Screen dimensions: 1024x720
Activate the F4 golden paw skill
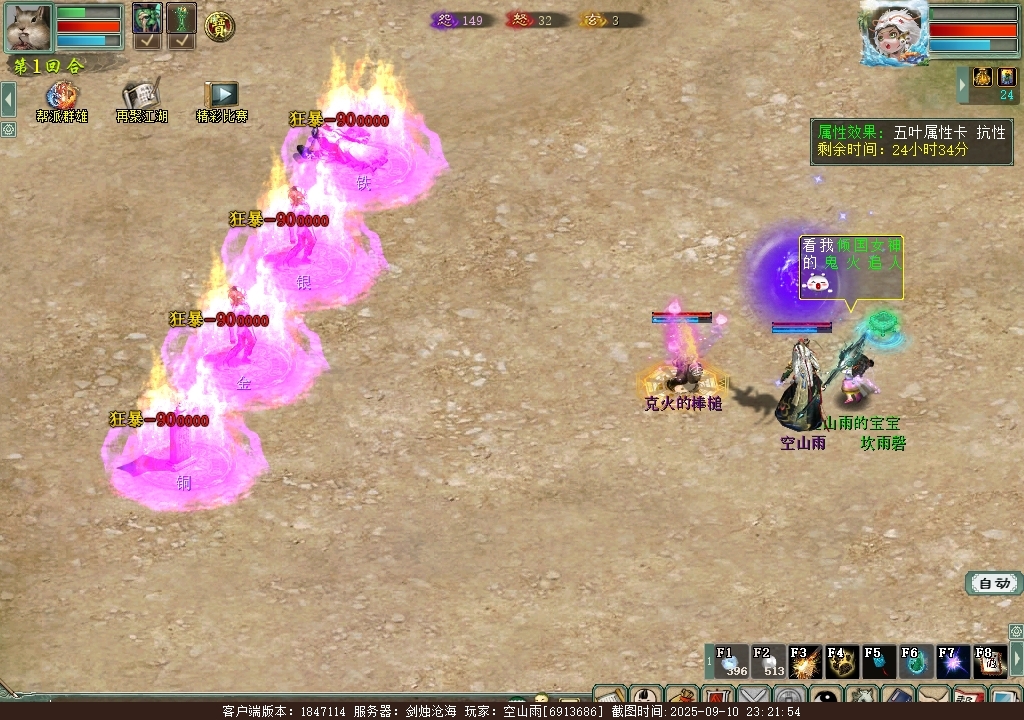tap(842, 662)
